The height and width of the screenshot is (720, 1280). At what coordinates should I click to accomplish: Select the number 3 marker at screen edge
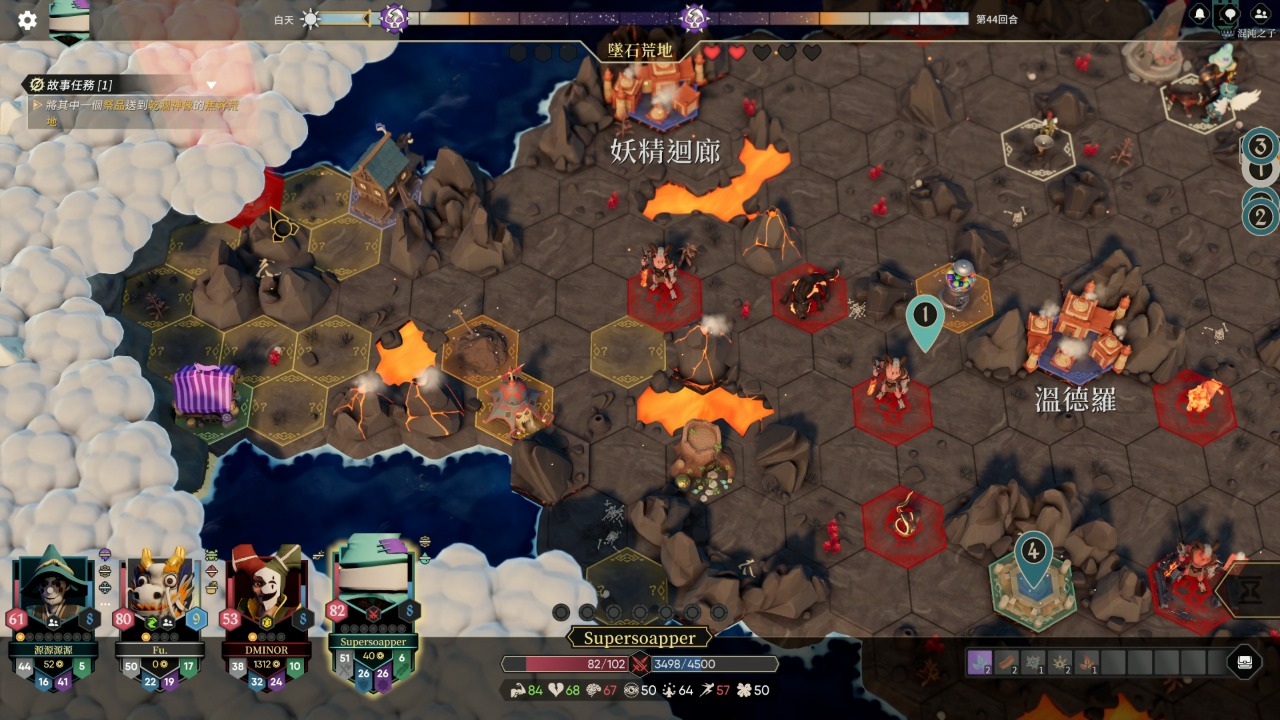pos(1260,147)
